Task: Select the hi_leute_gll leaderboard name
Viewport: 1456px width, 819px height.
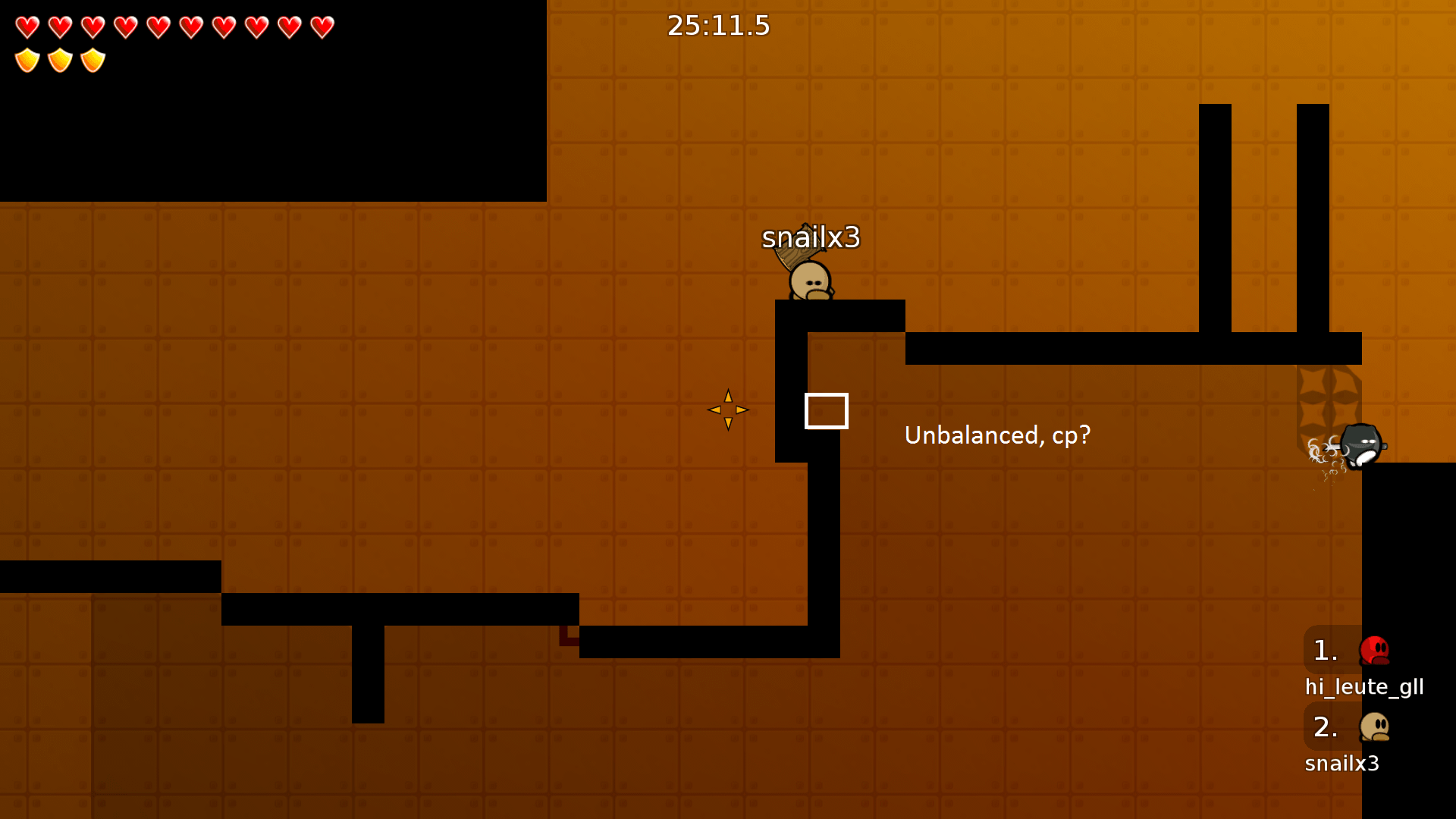Action: coord(1364,687)
